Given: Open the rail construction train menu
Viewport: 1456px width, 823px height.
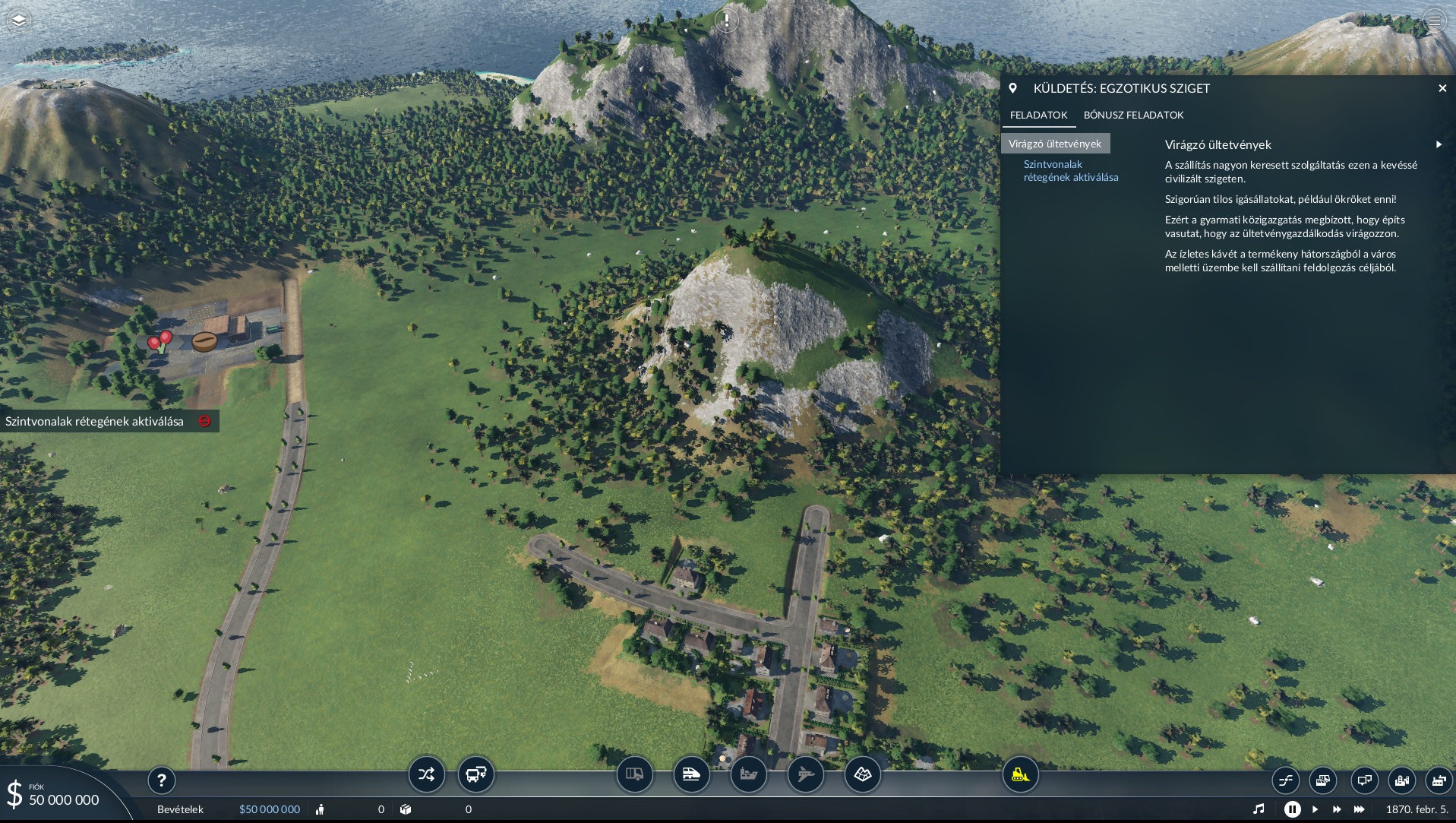Looking at the screenshot, I should (691, 774).
